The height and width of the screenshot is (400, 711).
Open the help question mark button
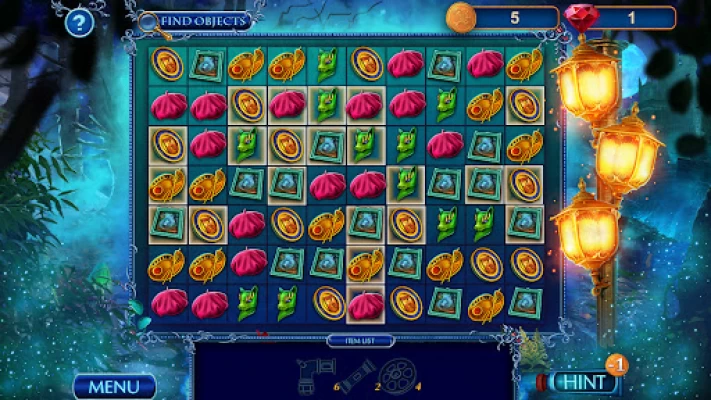tap(78, 25)
